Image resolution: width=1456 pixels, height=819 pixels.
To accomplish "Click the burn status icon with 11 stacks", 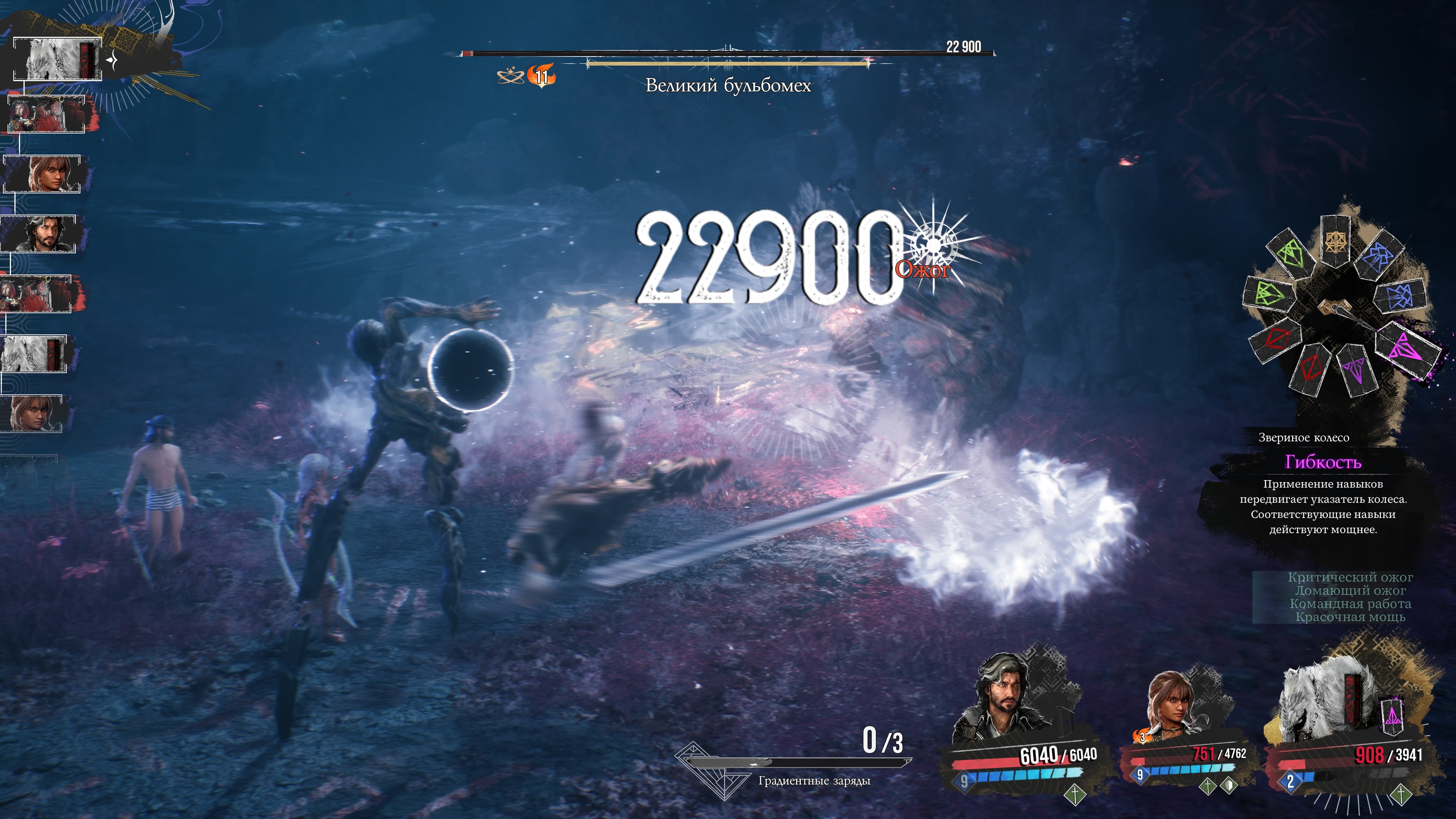I will [x=541, y=76].
